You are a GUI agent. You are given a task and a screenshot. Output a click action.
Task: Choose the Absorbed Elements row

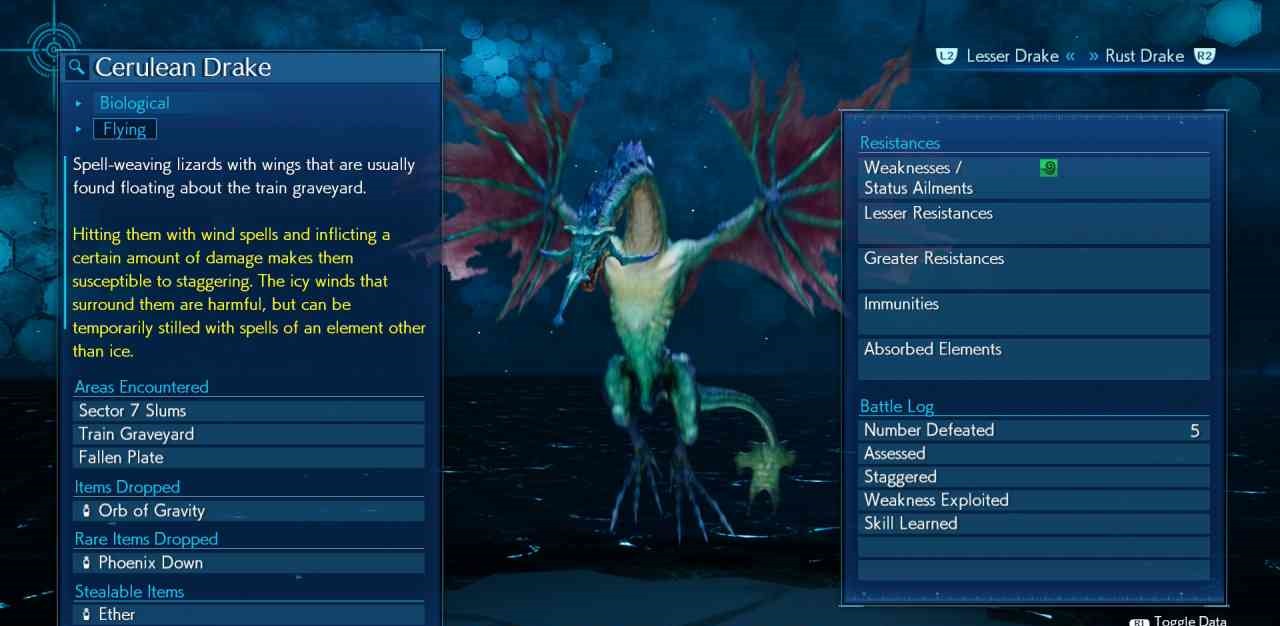tap(1033, 358)
